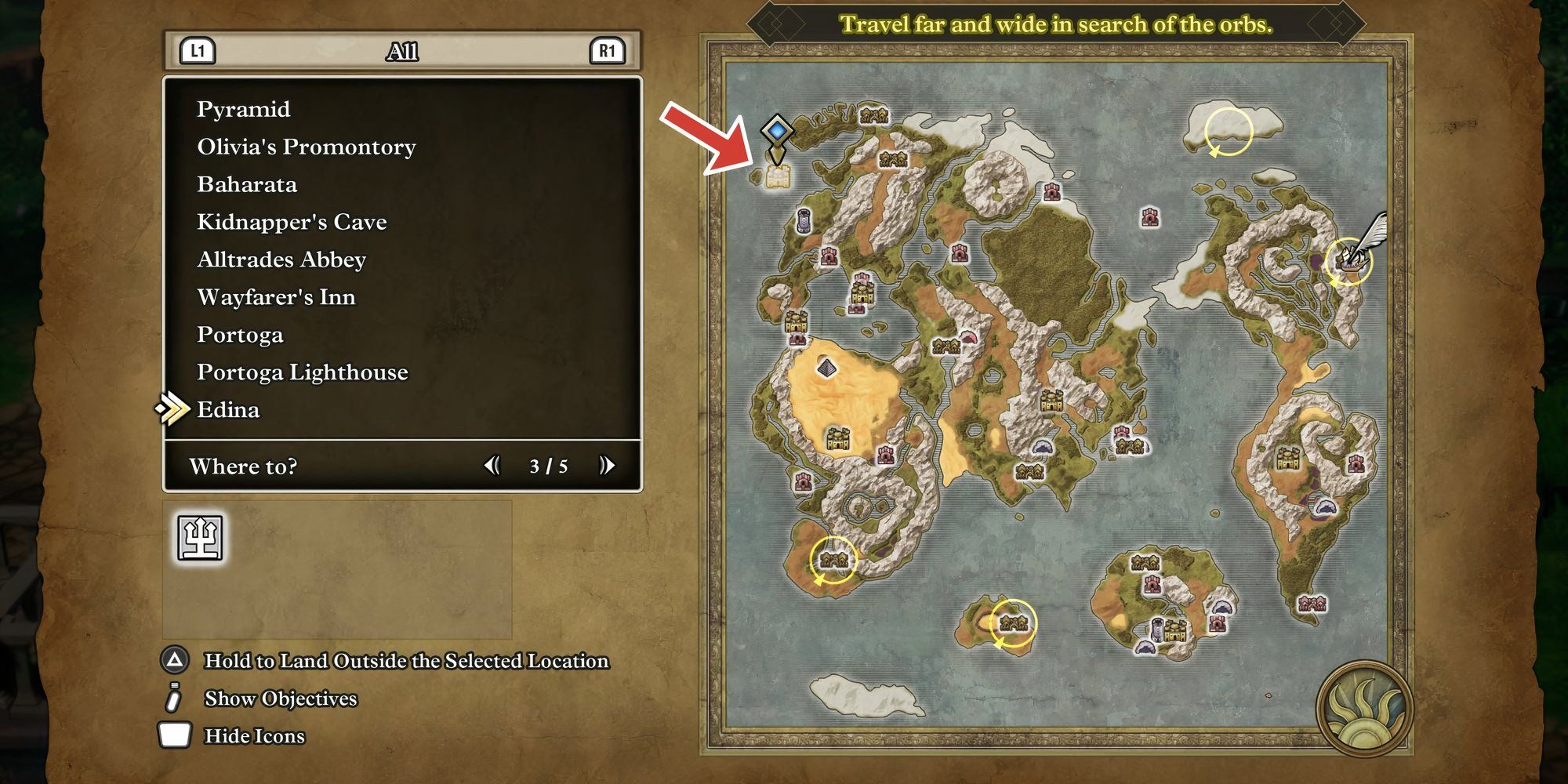
Task: Choose Alltrades Abbey destination
Action: pyautogui.click(x=281, y=260)
